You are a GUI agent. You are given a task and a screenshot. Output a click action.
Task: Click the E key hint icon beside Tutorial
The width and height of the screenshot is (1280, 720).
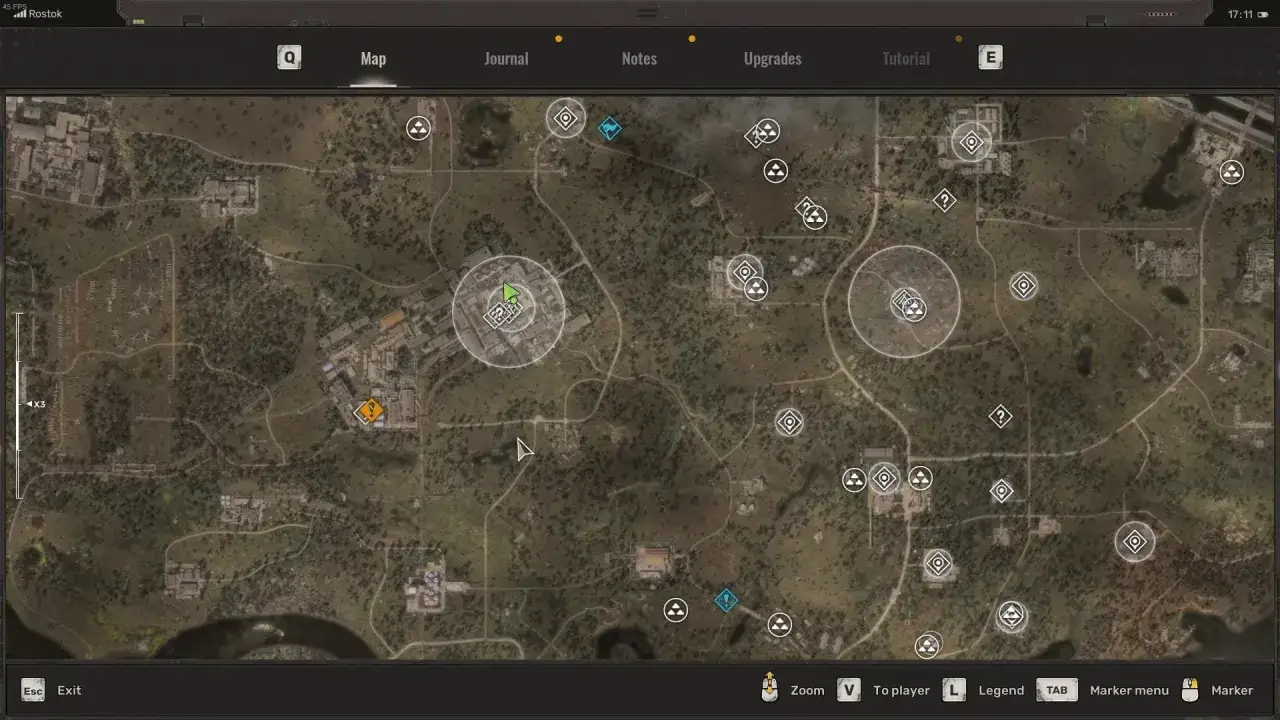click(x=990, y=57)
